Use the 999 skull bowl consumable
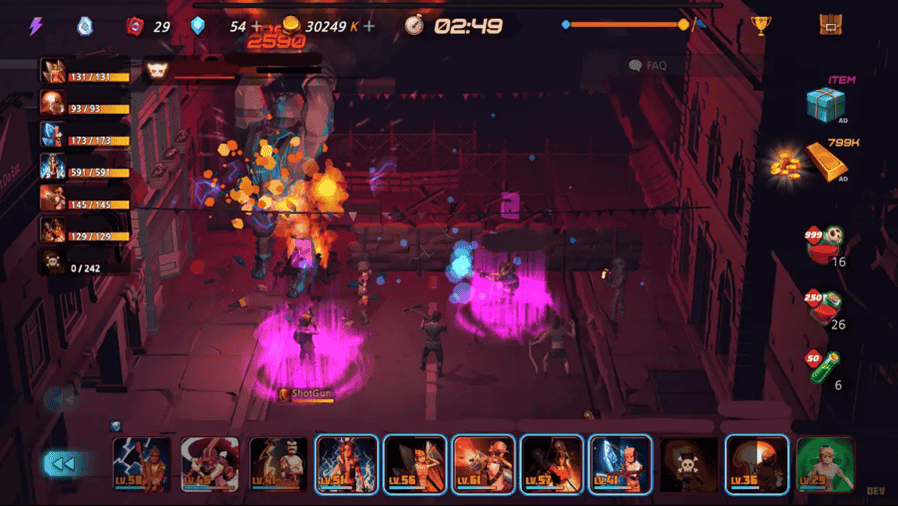This screenshot has width=898, height=506. pyautogui.click(x=825, y=243)
